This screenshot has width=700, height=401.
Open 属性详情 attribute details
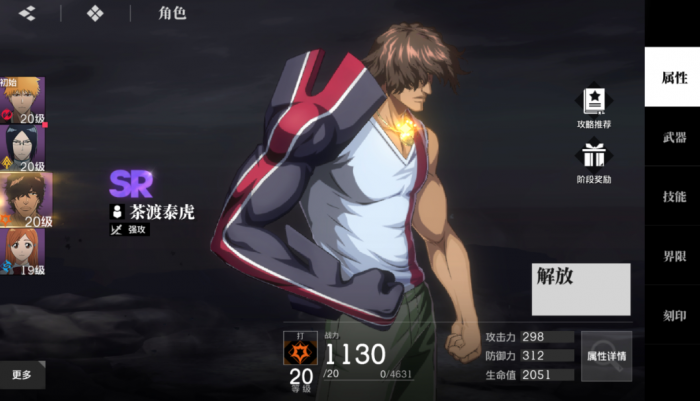pyautogui.click(x=606, y=356)
